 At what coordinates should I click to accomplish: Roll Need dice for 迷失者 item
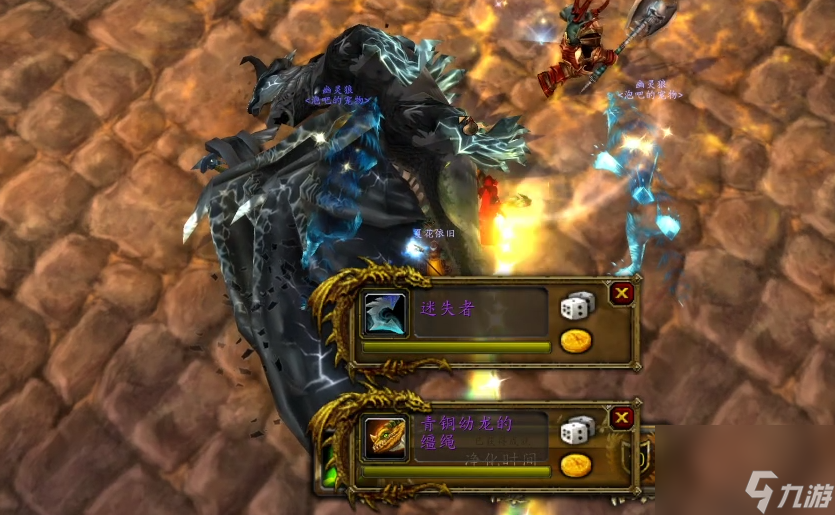coord(576,306)
